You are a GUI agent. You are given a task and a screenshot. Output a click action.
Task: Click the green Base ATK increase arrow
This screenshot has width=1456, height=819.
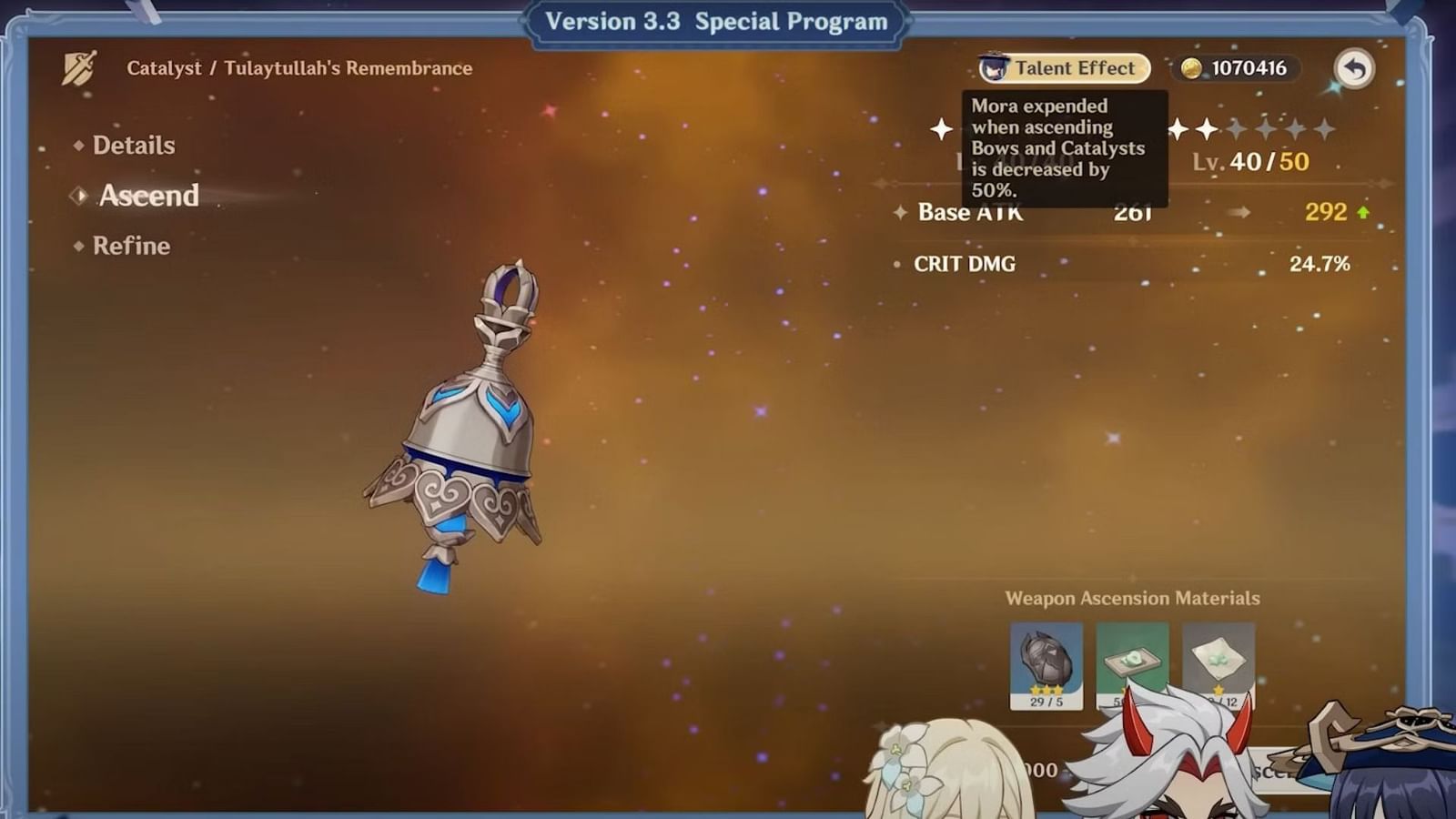click(1362, 211)
